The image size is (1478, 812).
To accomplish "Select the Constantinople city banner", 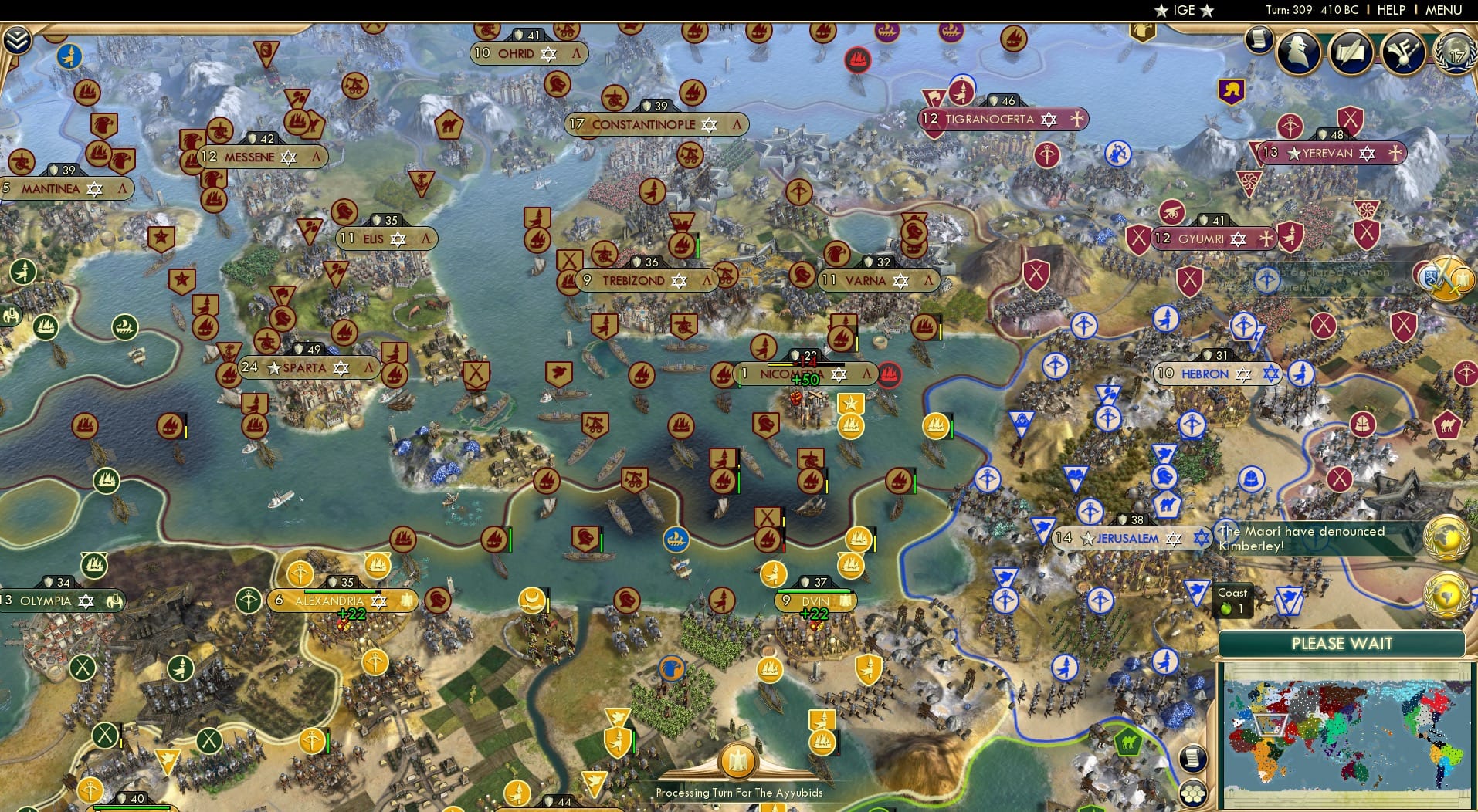I will click(x=656, y=124).
